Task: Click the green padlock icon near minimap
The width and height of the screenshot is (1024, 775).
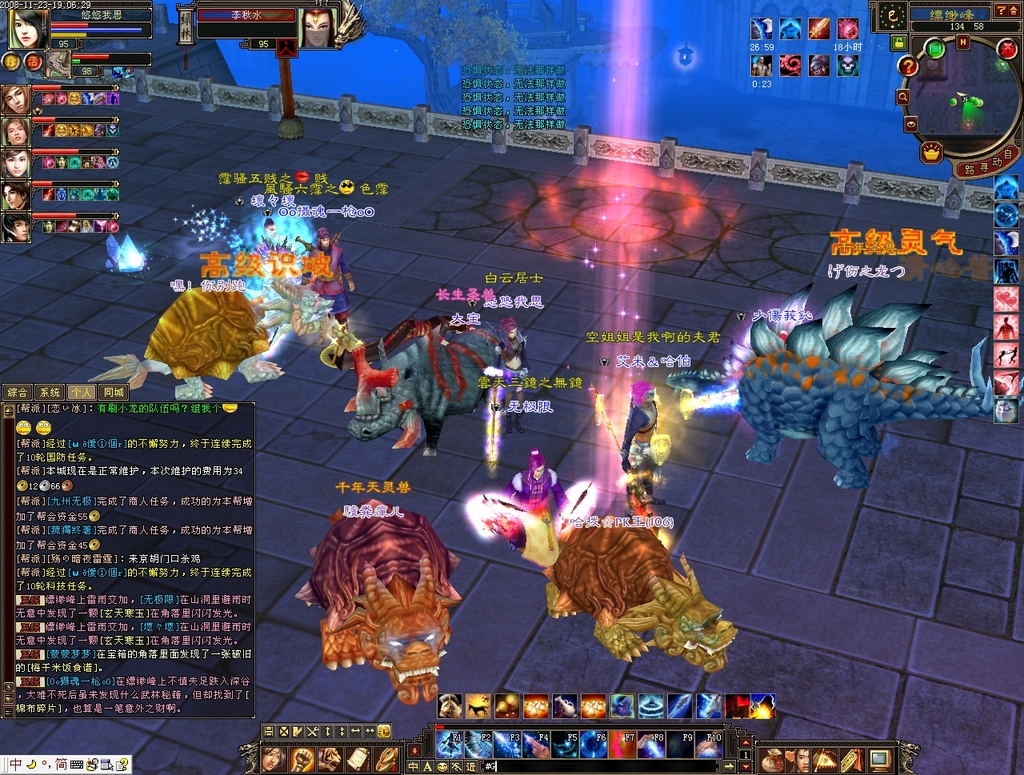Action: pos(898,43)
